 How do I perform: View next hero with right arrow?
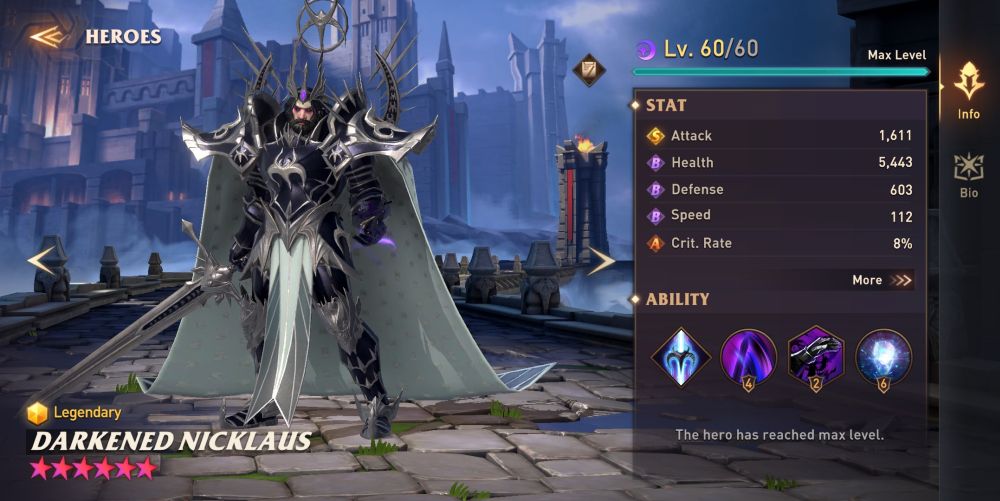pos(600,261)
